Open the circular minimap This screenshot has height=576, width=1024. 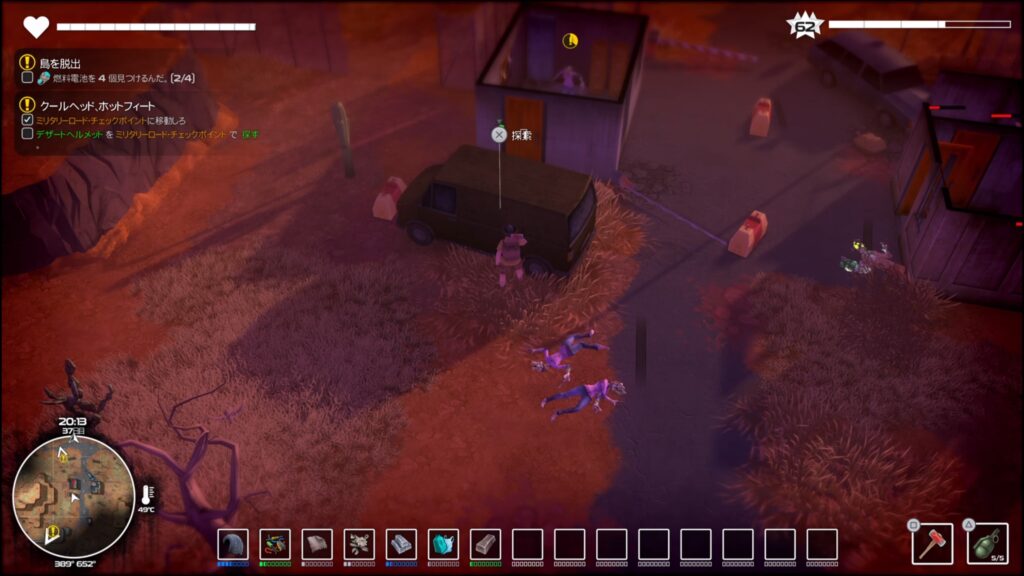pos(73,497)
